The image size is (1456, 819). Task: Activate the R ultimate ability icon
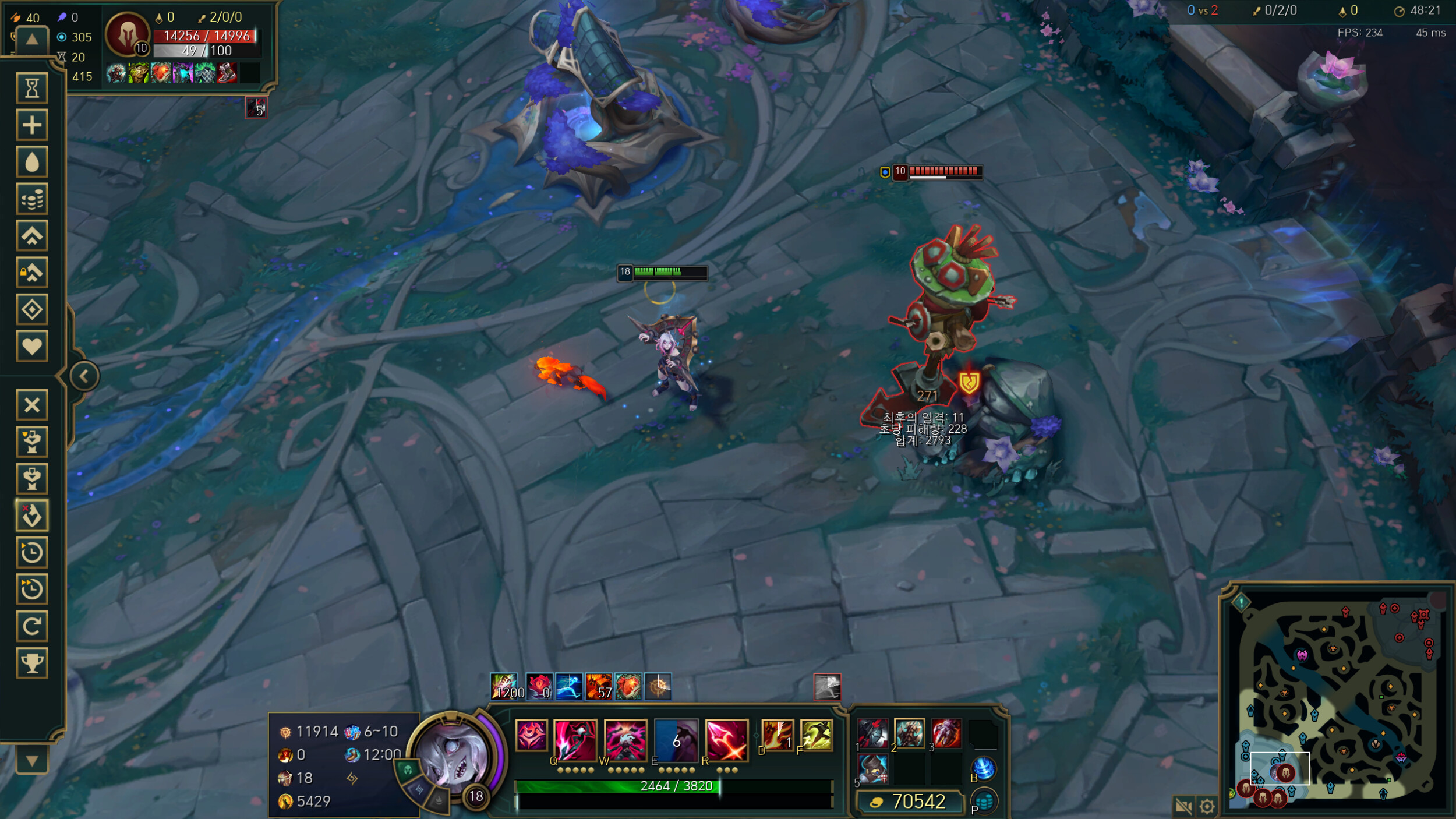point(726,740)
